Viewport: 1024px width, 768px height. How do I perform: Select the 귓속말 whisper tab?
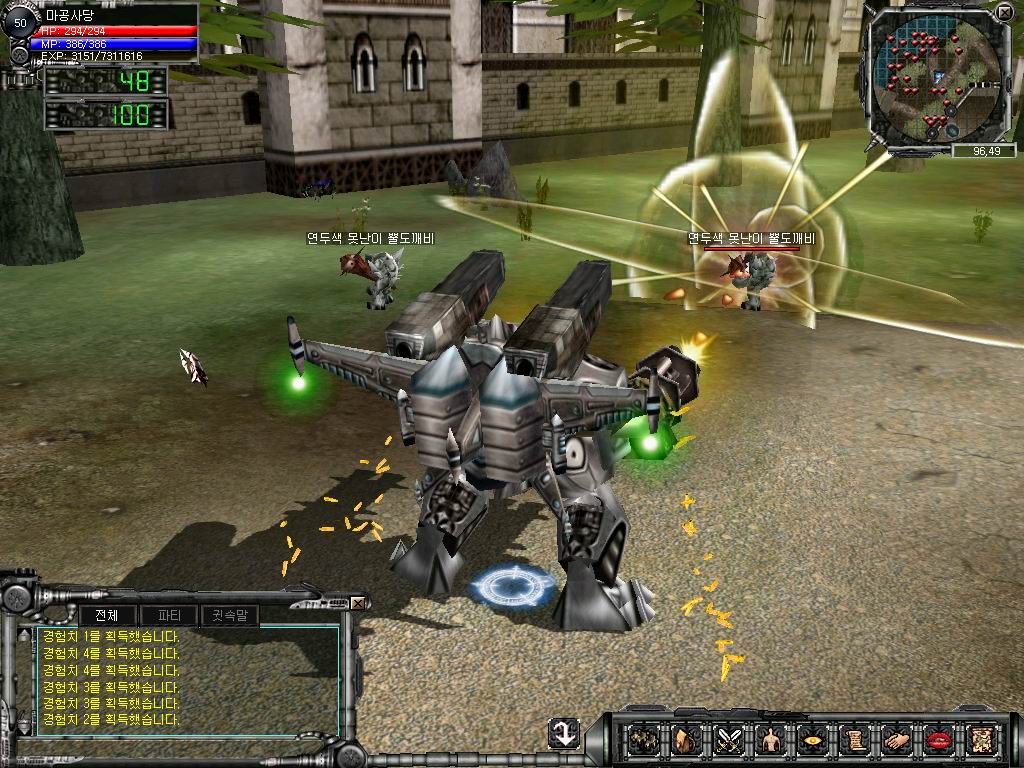(x=229, y=615)
